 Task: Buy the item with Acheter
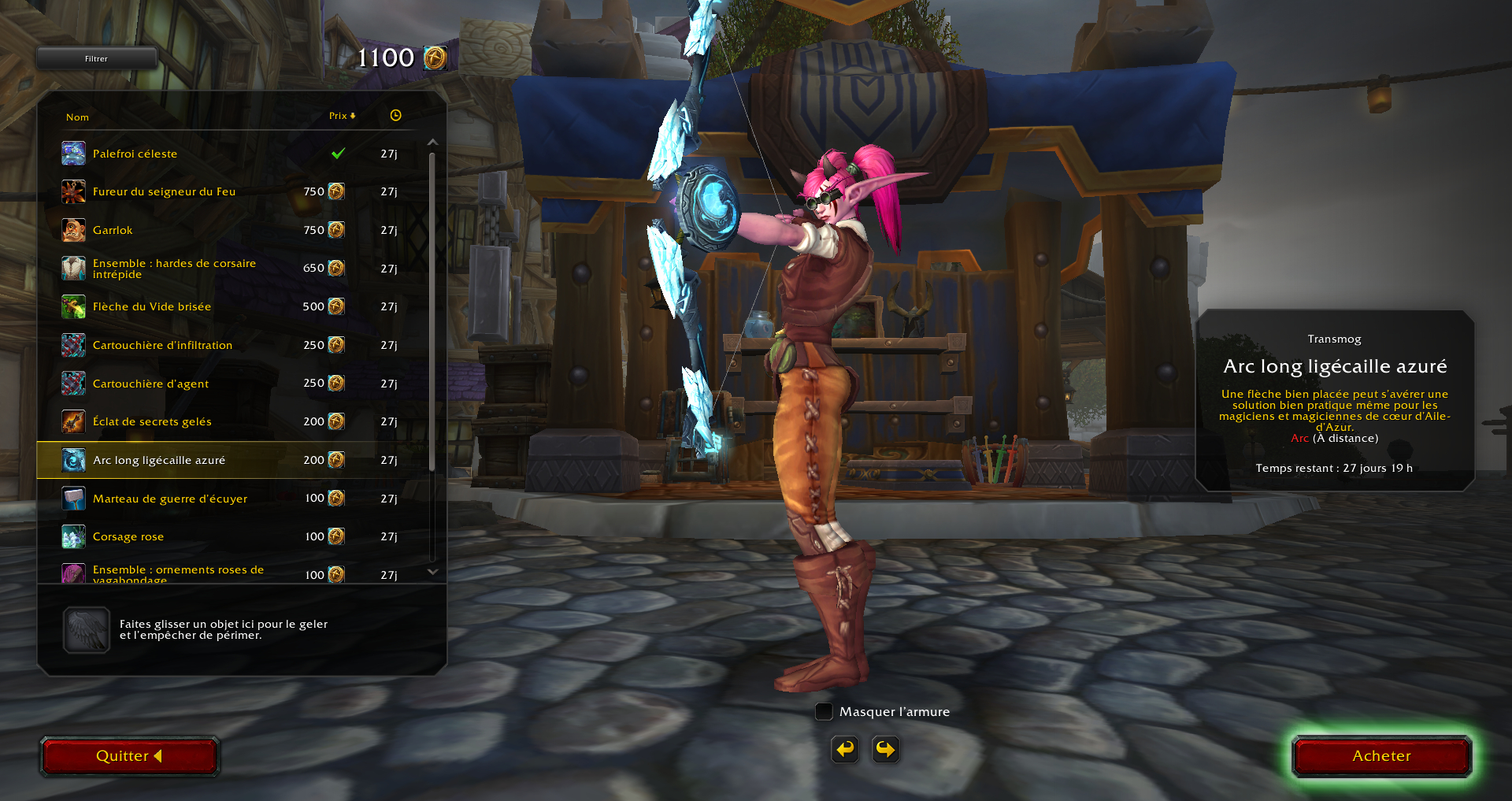(x=1381, y=756)
